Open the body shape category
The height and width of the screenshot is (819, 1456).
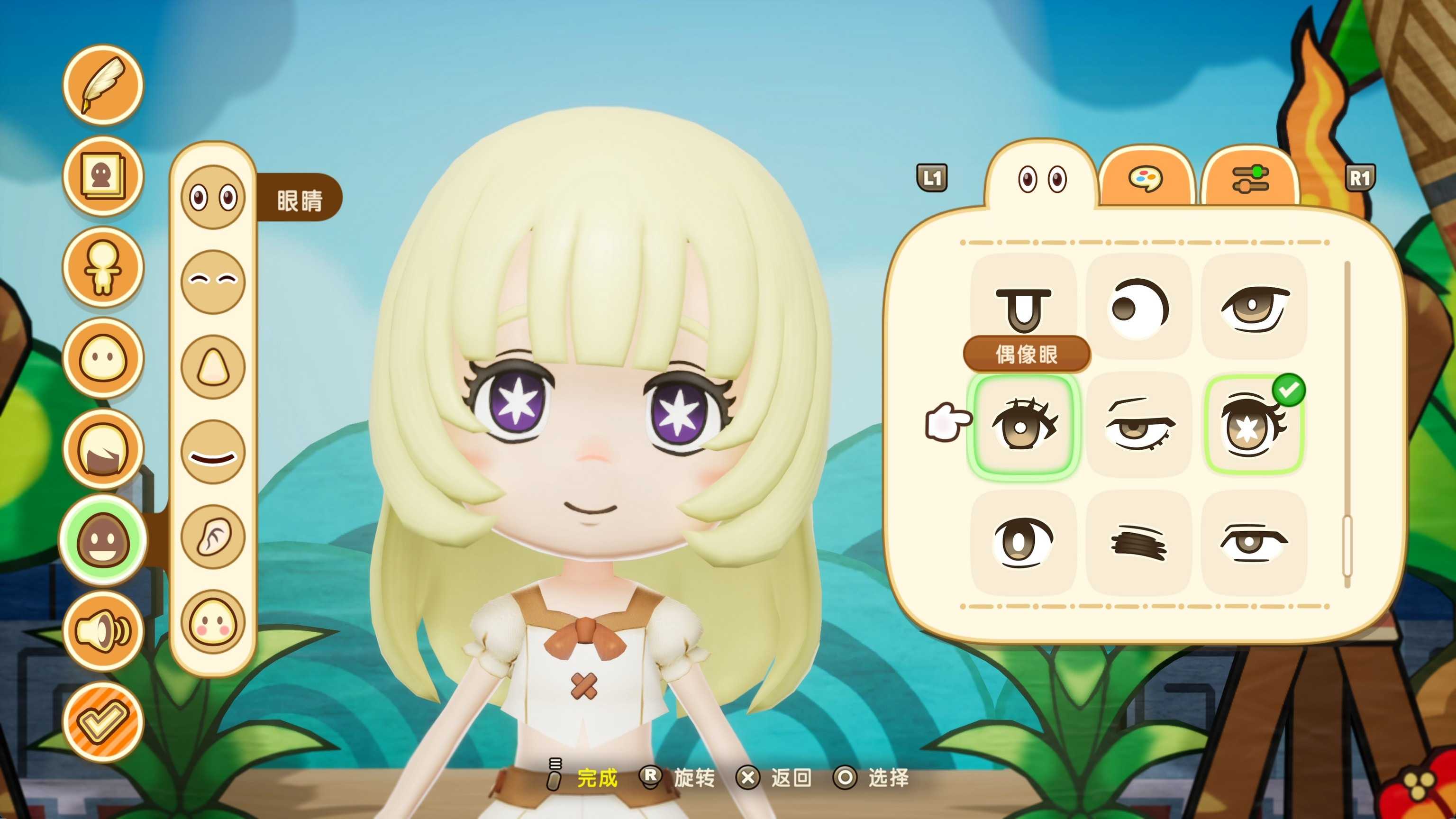click(103, 267)
